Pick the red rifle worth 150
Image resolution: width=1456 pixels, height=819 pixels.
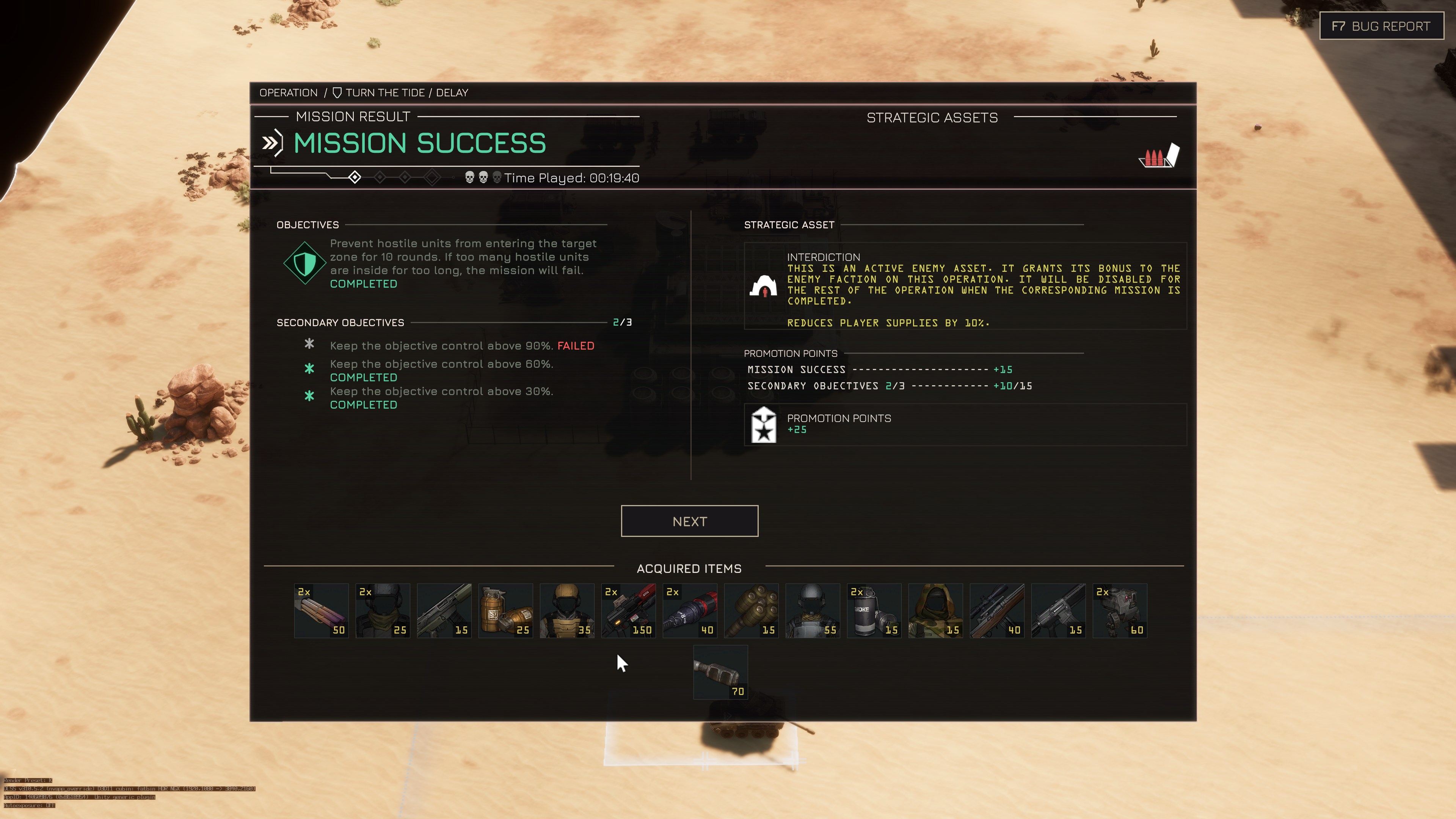click(x=629, y=610)
